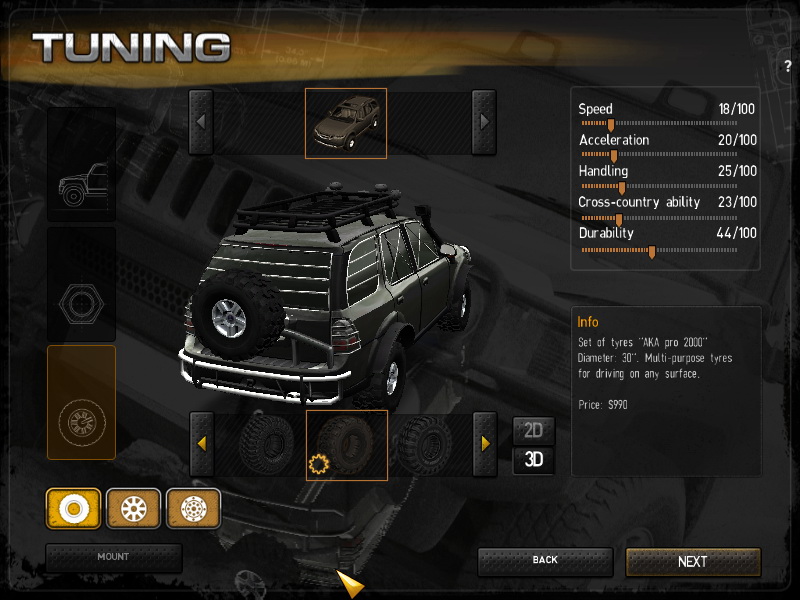
Task: Choose the car thumbnail in the top selector
Action: (x=345, y=123)
